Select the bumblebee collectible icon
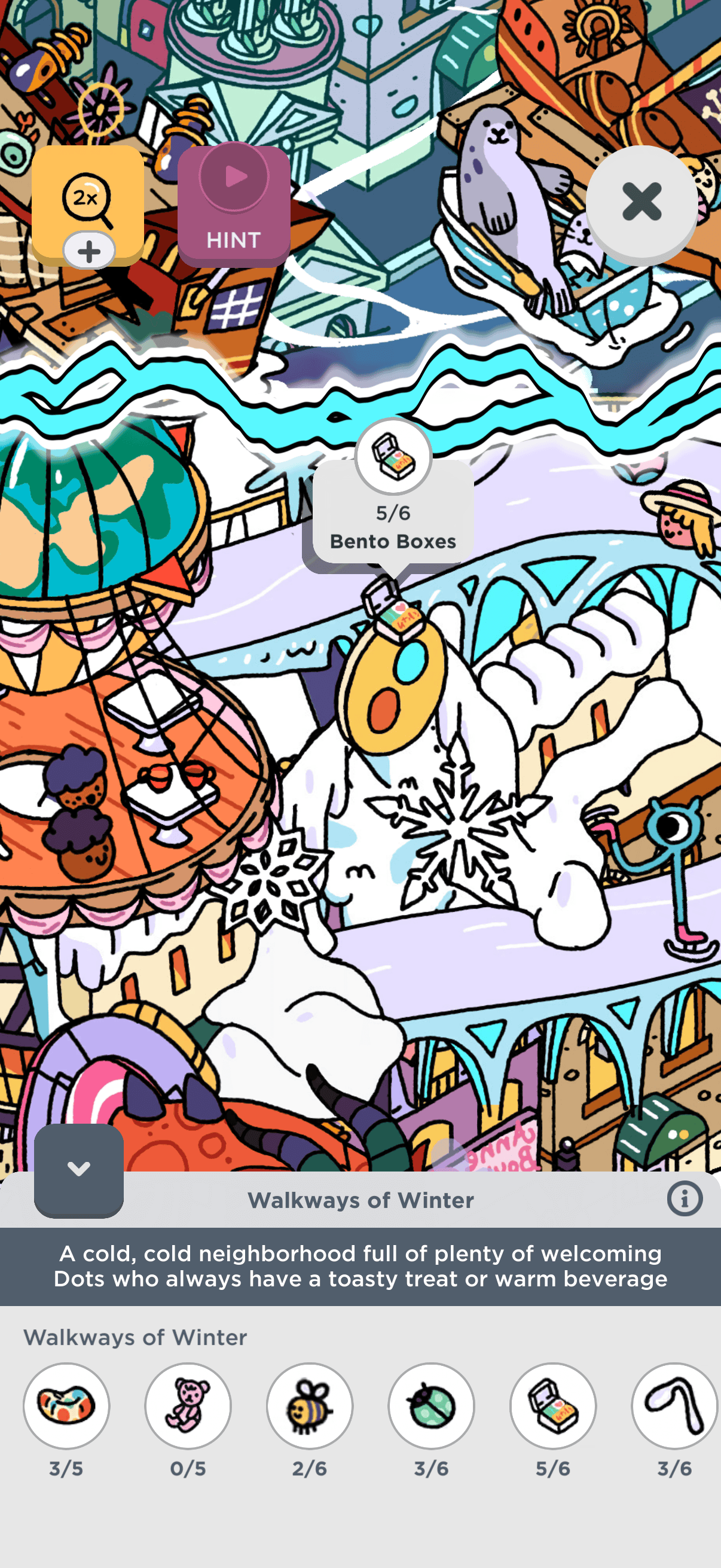 (310, 1405)
